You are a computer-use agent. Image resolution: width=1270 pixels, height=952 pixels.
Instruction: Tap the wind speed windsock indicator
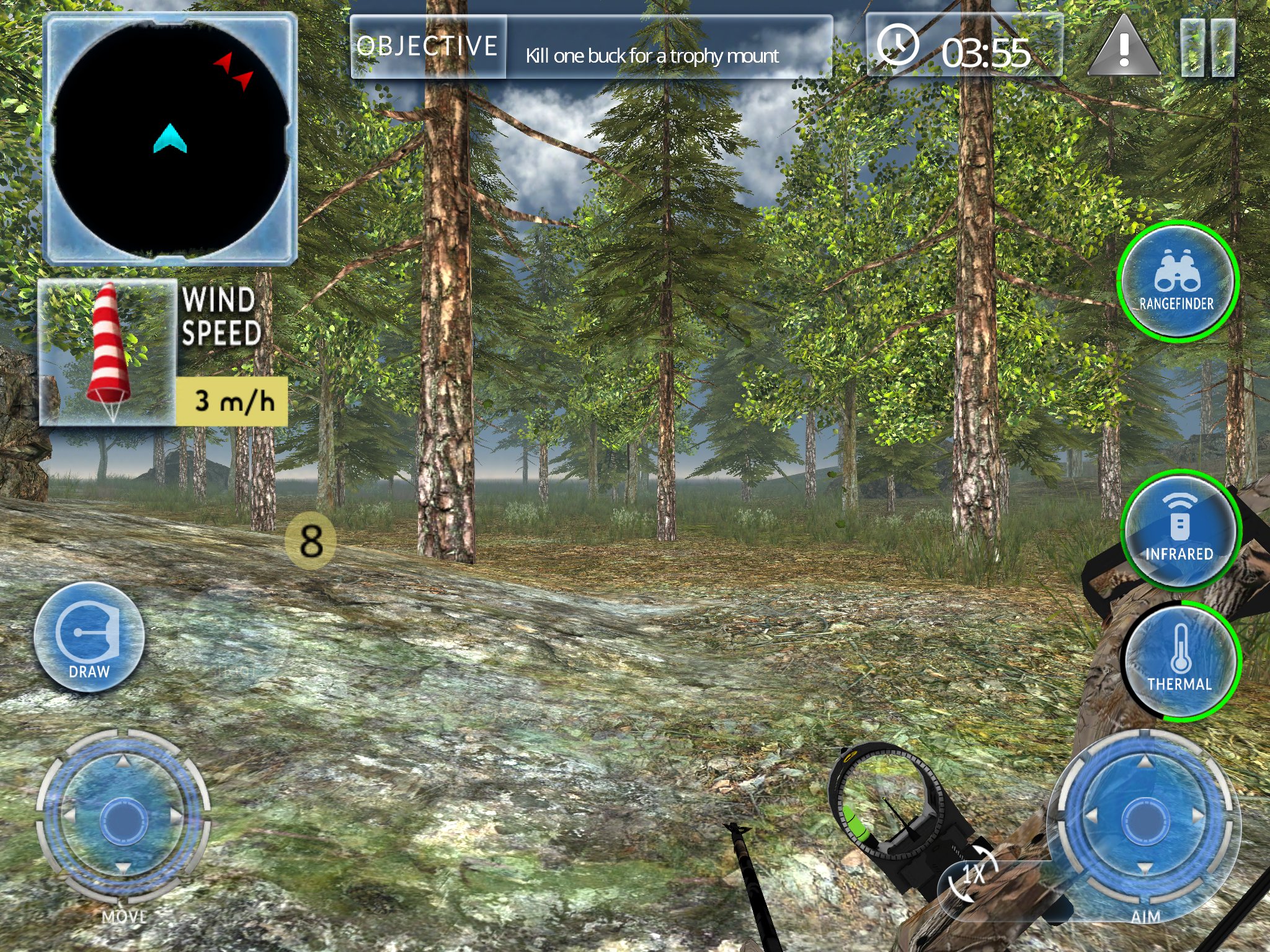coord(109,352)
